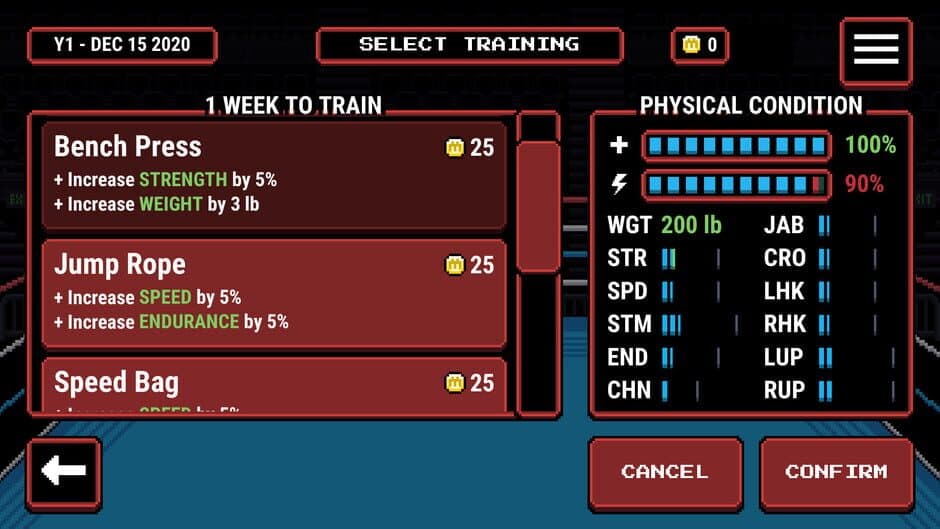
Task: Go back with the arrow button
Action: [64, 472]
